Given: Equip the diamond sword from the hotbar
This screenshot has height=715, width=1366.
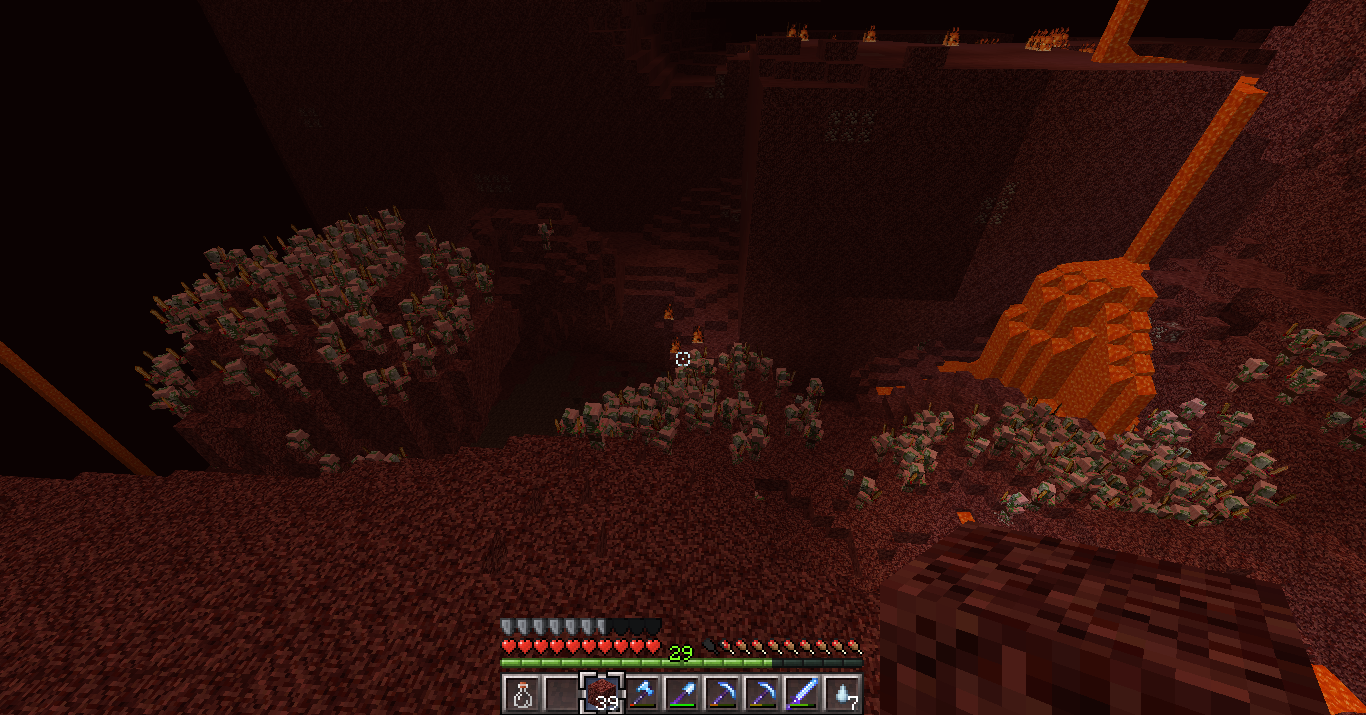Looking at the screenshot, I should point(802,692).
